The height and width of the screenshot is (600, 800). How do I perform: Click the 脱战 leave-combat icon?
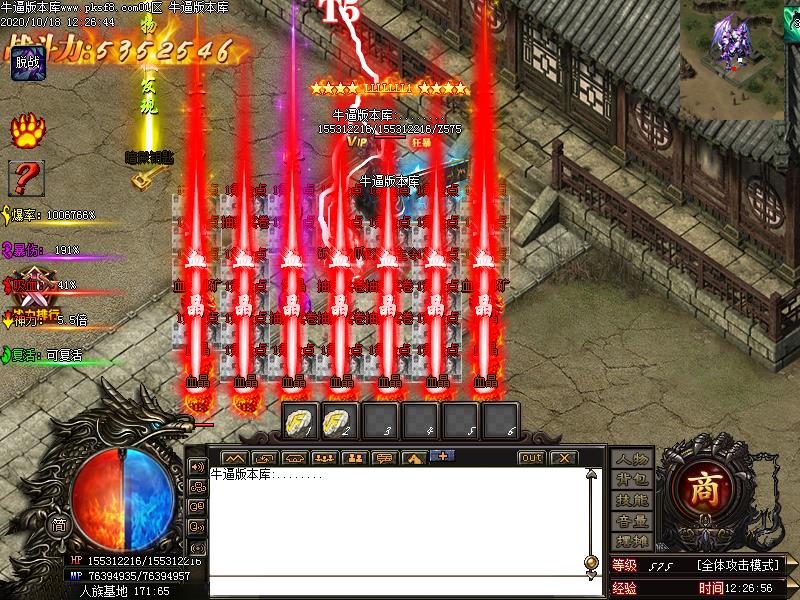(27, 62)
